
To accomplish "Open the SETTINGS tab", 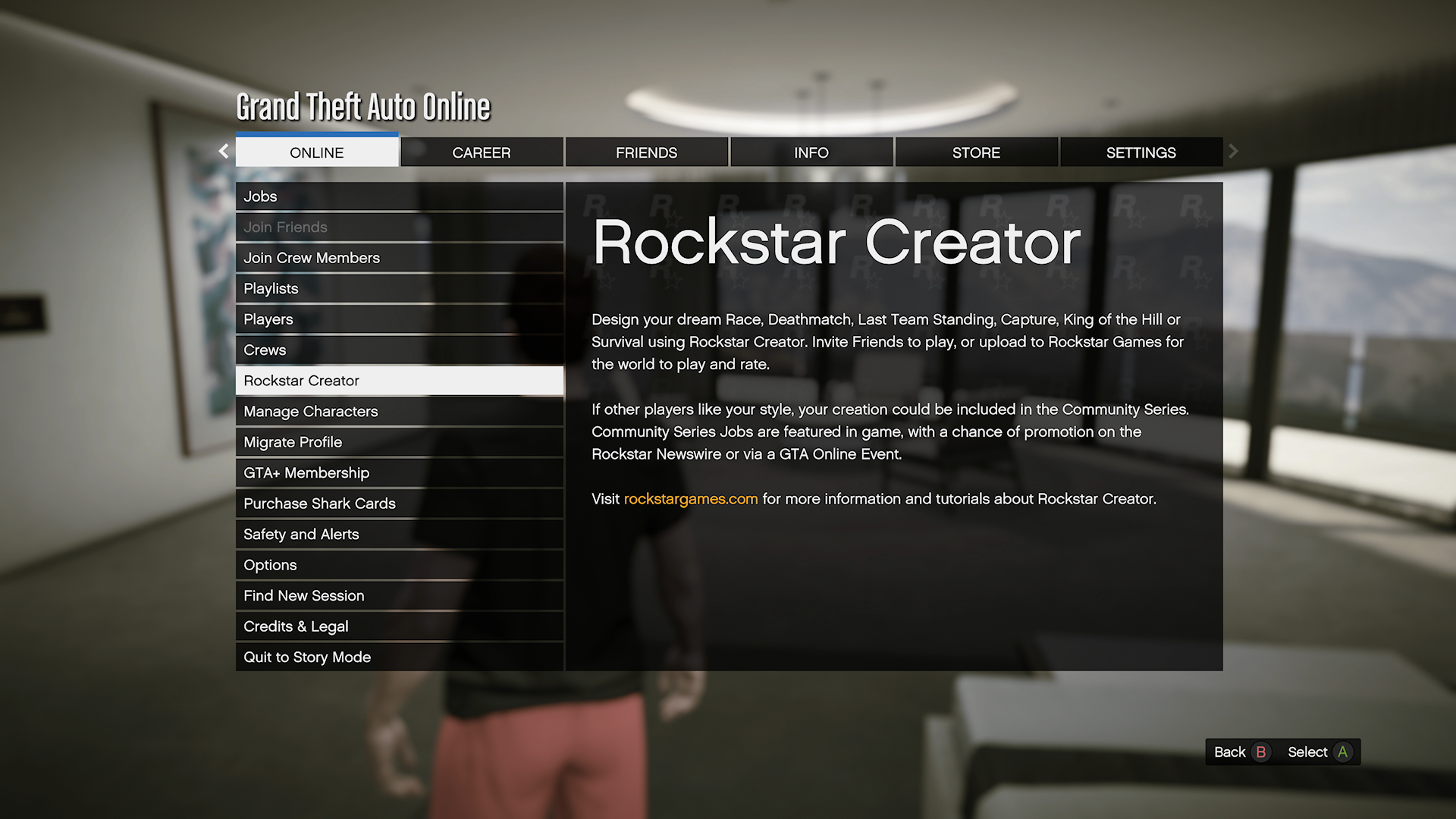I will coord(1141,152).
